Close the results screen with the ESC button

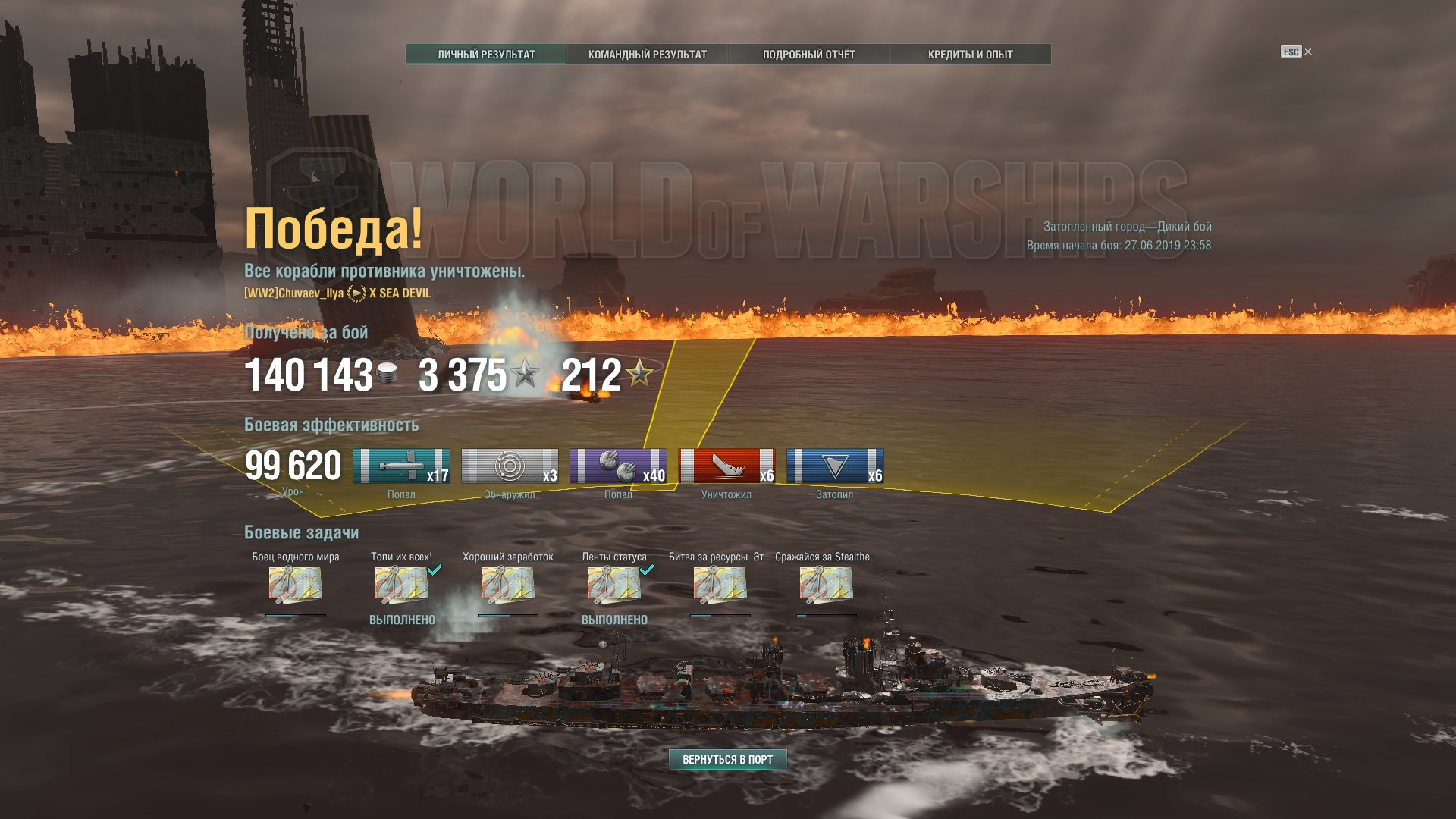pyautogui.click(x=1296, y=52)
